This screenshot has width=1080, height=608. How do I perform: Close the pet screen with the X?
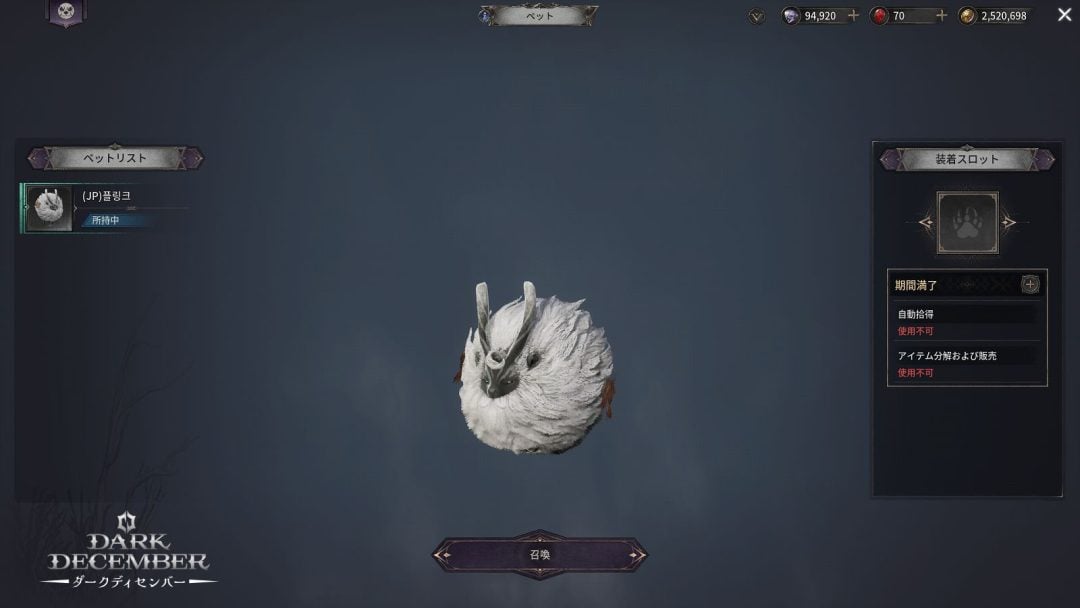click(x=1064, y=15)
